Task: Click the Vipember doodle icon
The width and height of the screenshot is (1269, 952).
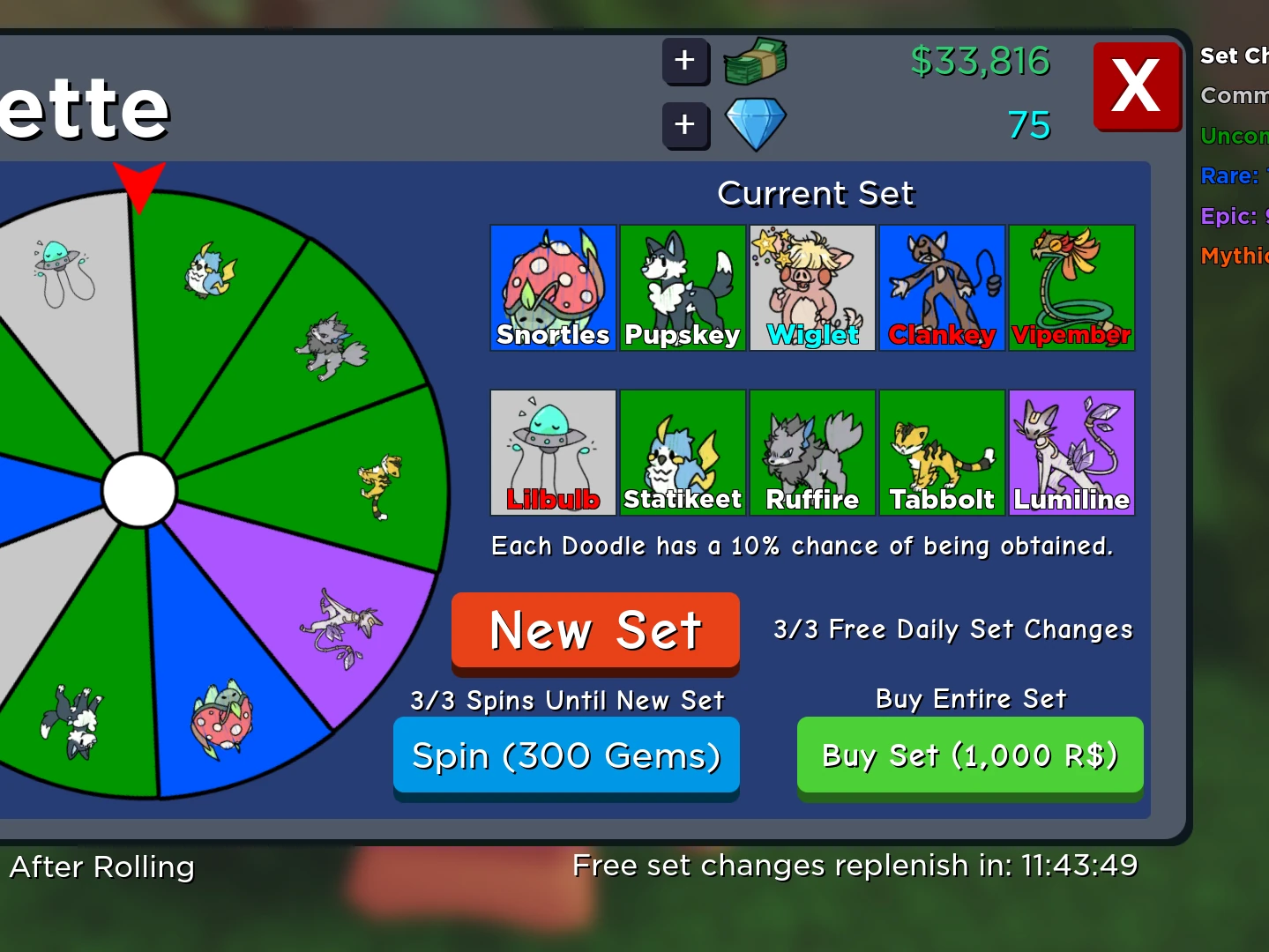Action: pyautogui.click(x=1071, y=287)
